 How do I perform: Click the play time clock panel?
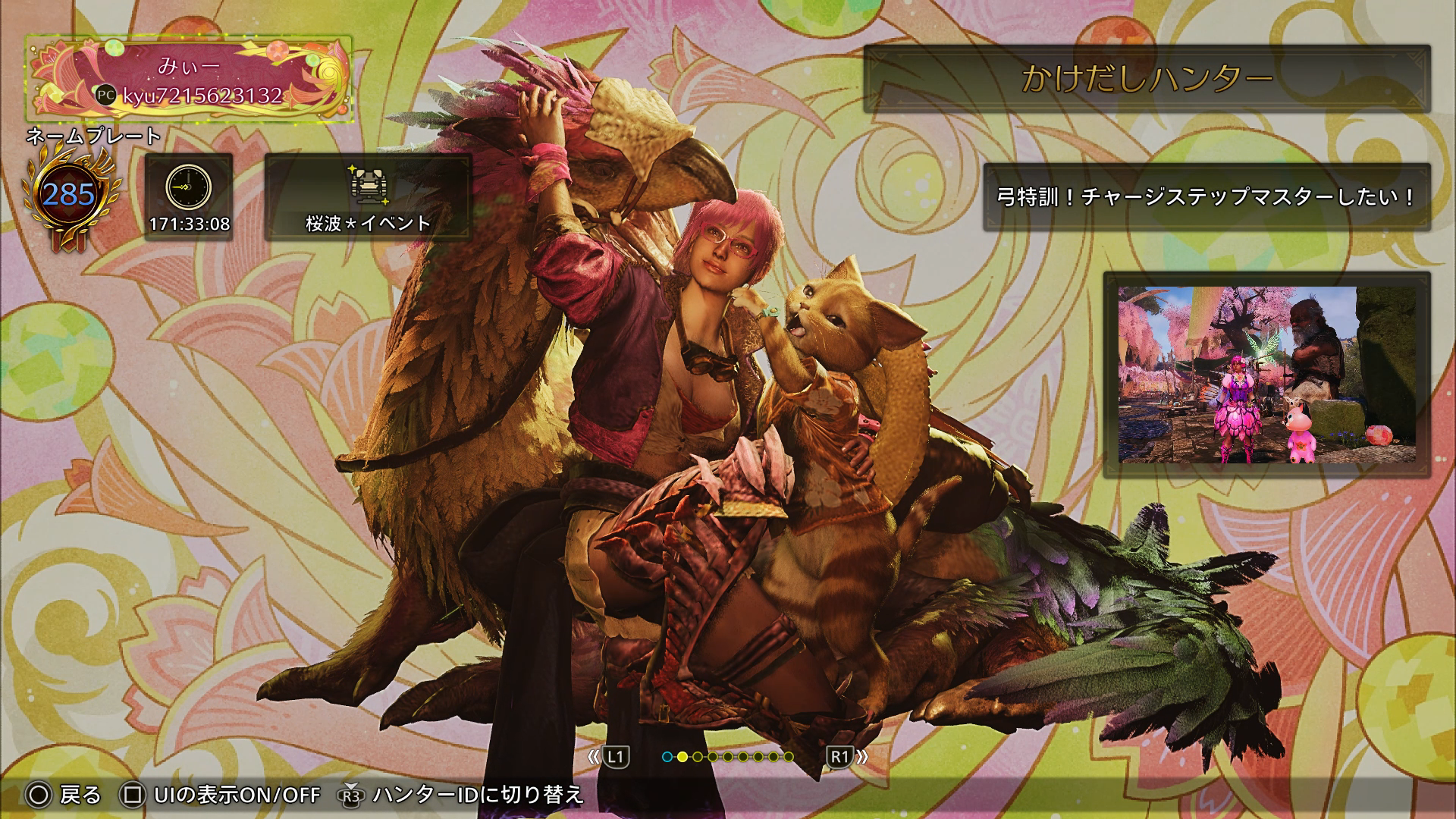(189, 197)
